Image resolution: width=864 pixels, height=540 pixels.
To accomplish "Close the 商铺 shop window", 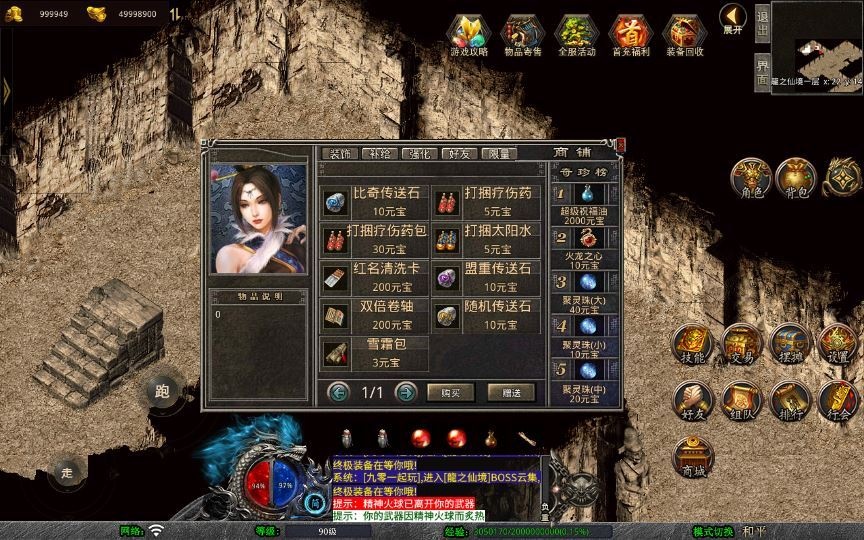I will click(x=620, y=146).
